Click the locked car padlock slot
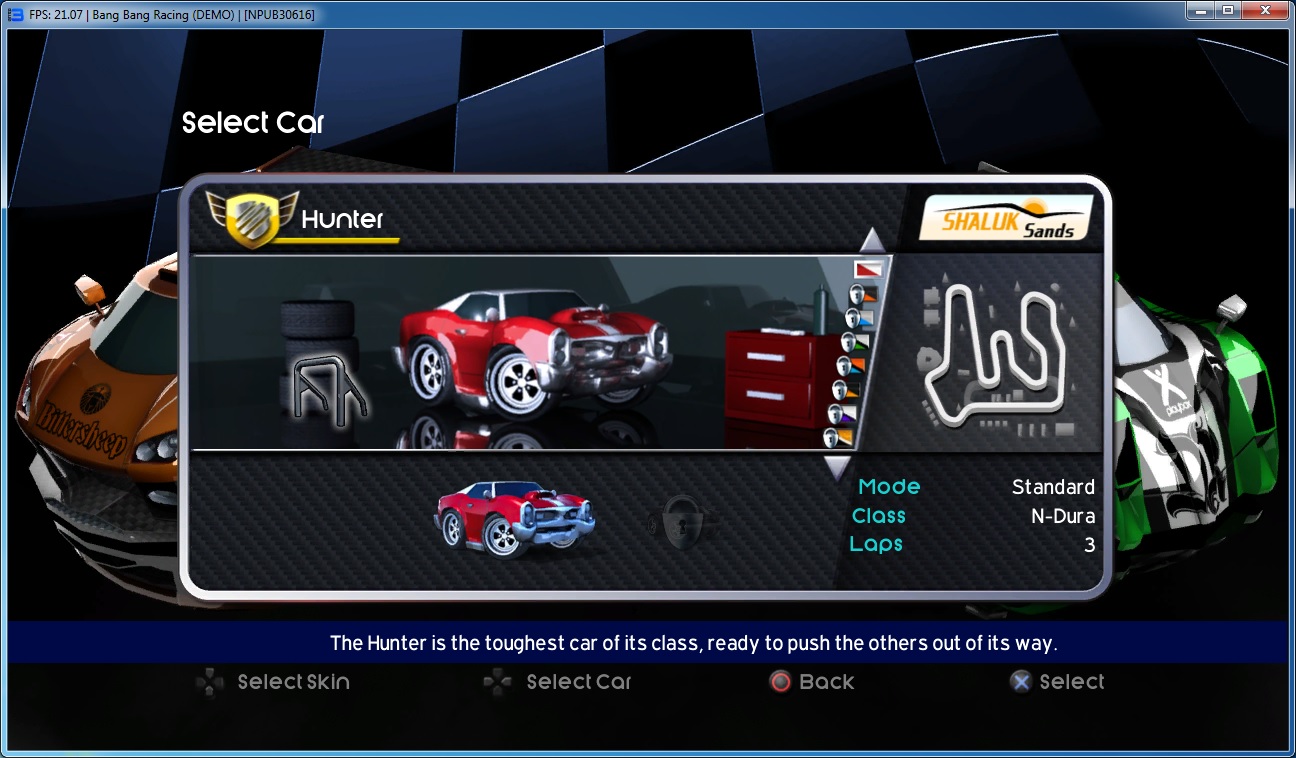This screenshot has height=758, width=1296. point(681,520)
